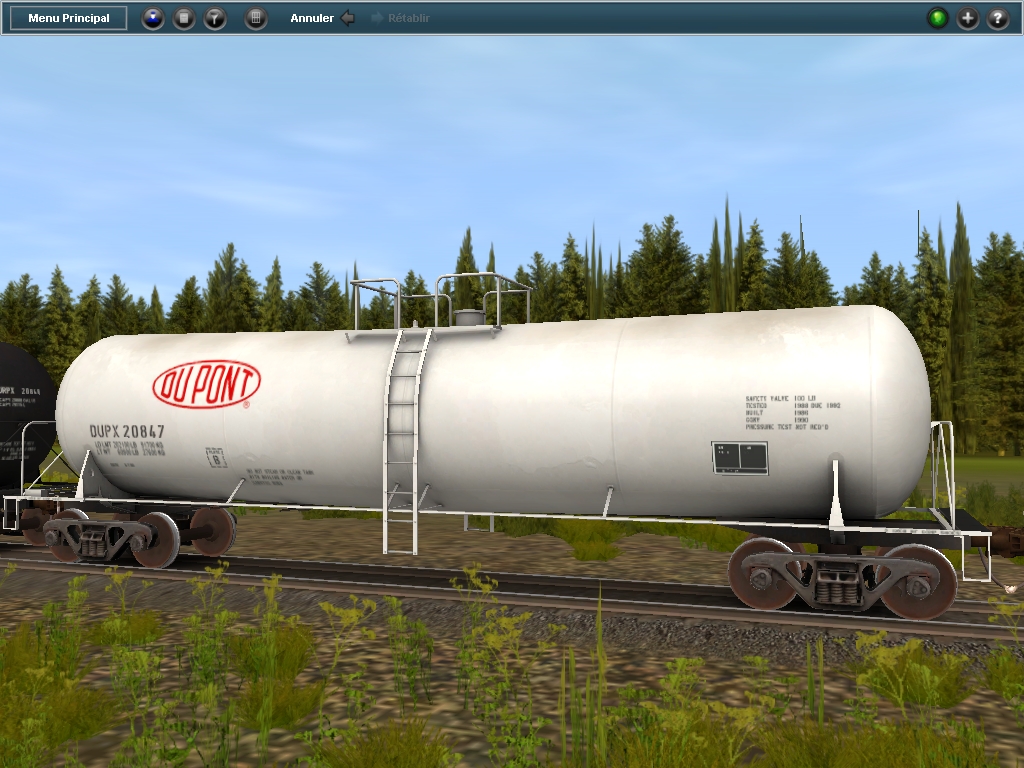Viewport: 1024px width, 768px height.
Task: Toggle the grid panel icon
Action: pos(256,18)
